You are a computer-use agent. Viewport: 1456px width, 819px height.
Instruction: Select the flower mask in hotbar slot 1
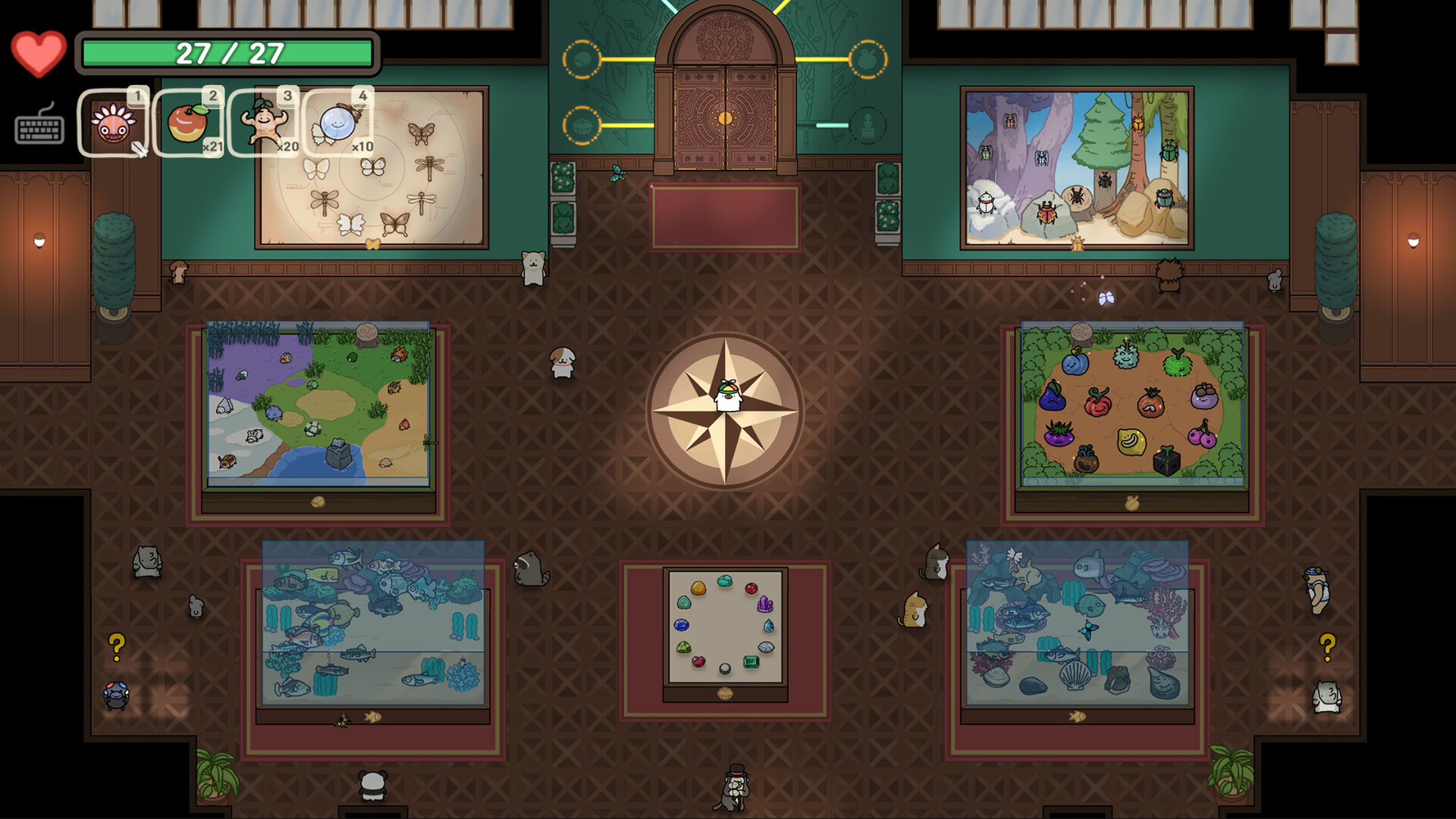click(114, 121)
